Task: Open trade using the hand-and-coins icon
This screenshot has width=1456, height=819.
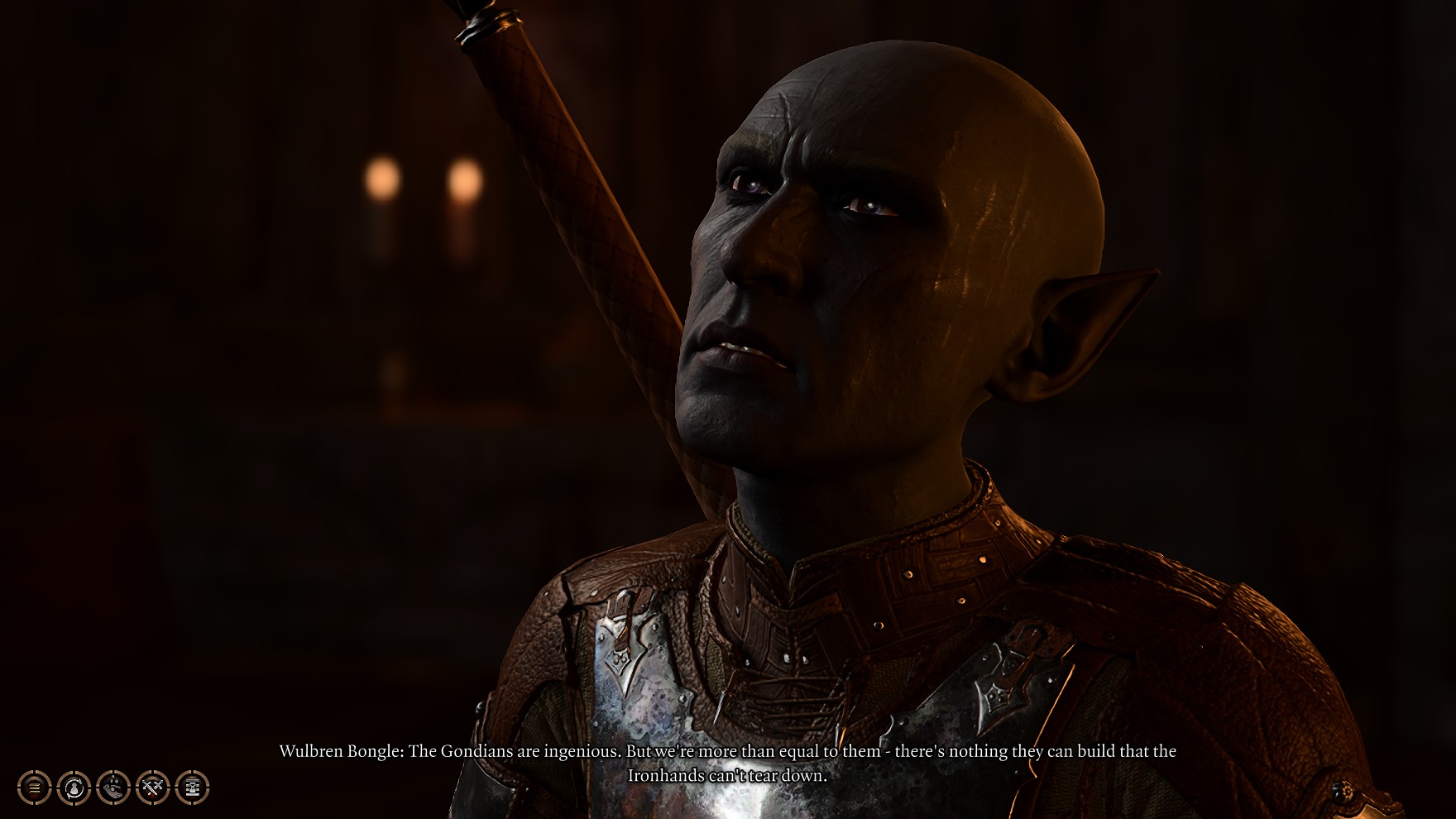Action: click(113, 788)
